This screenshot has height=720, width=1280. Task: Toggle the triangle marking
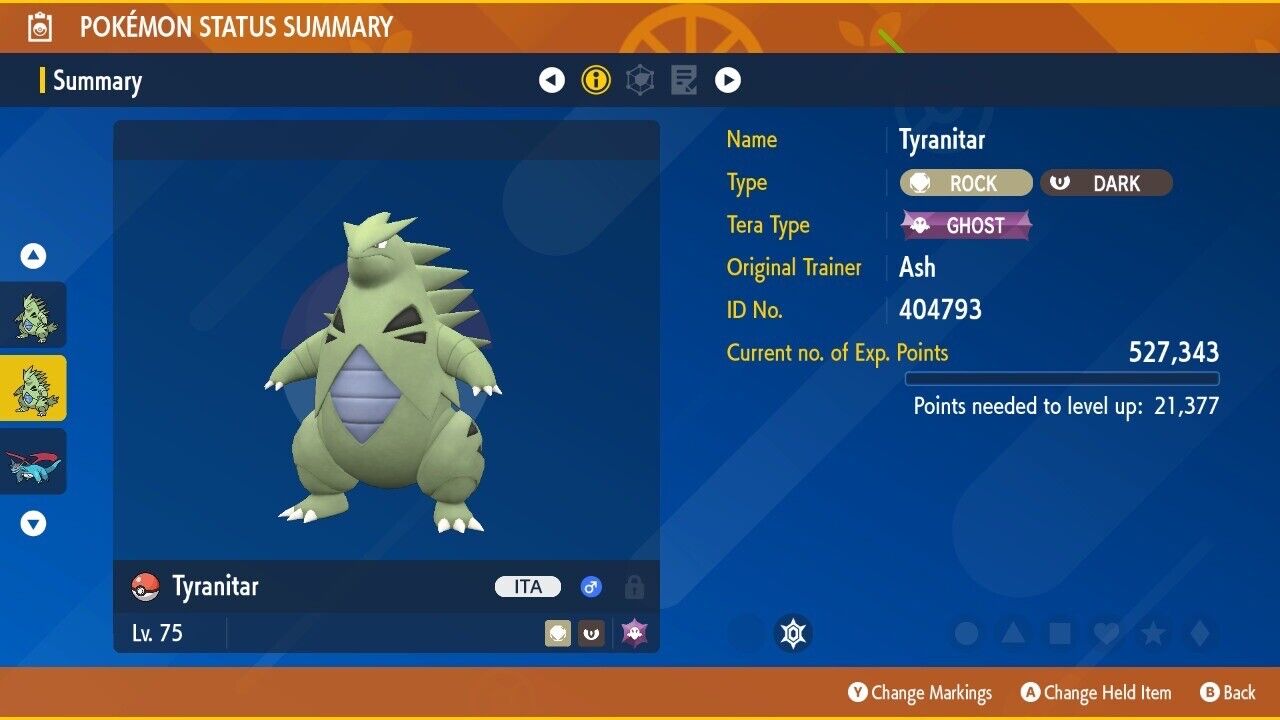tap(1013, 633)
